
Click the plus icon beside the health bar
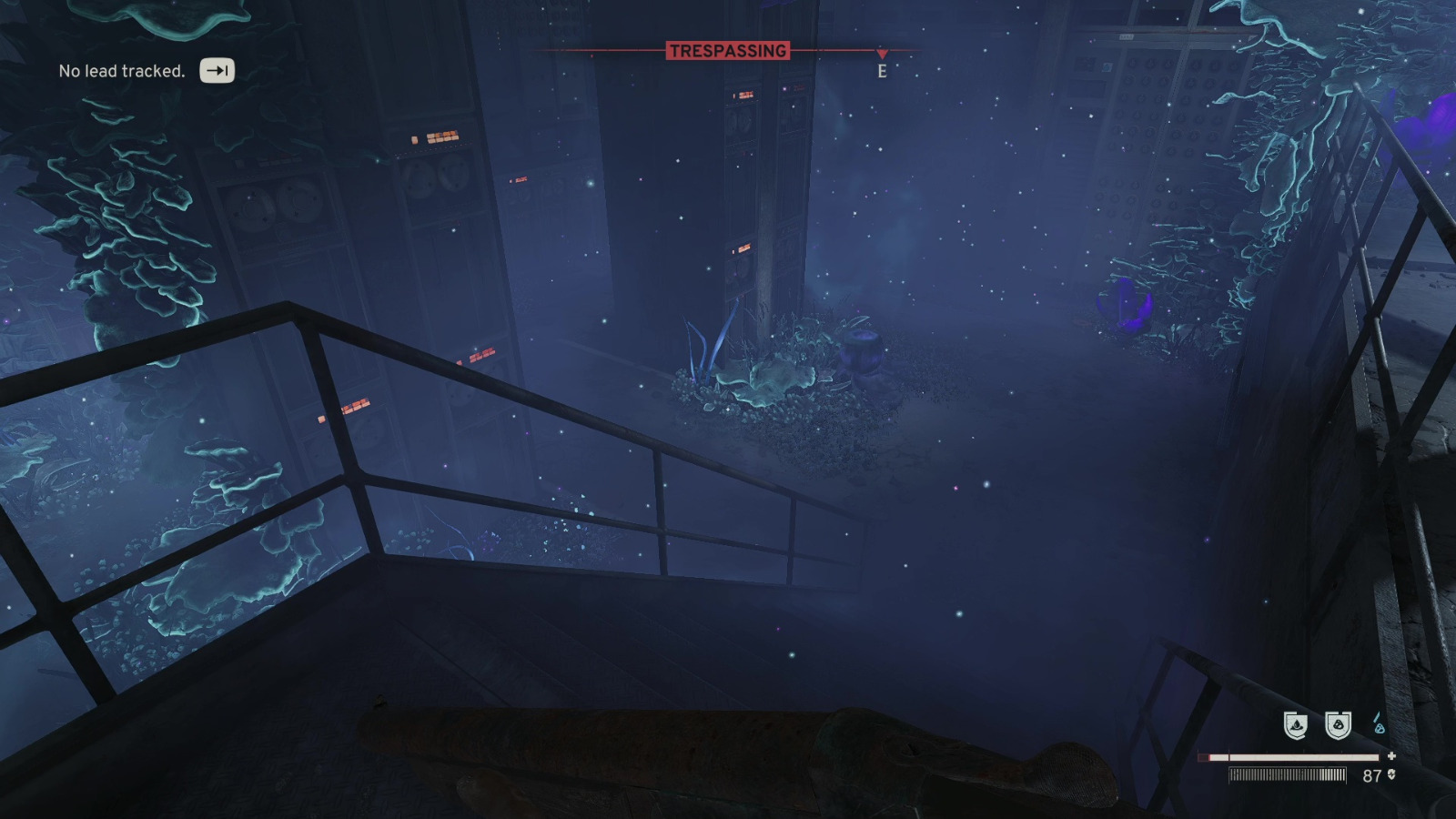[x=1393, y=754]
